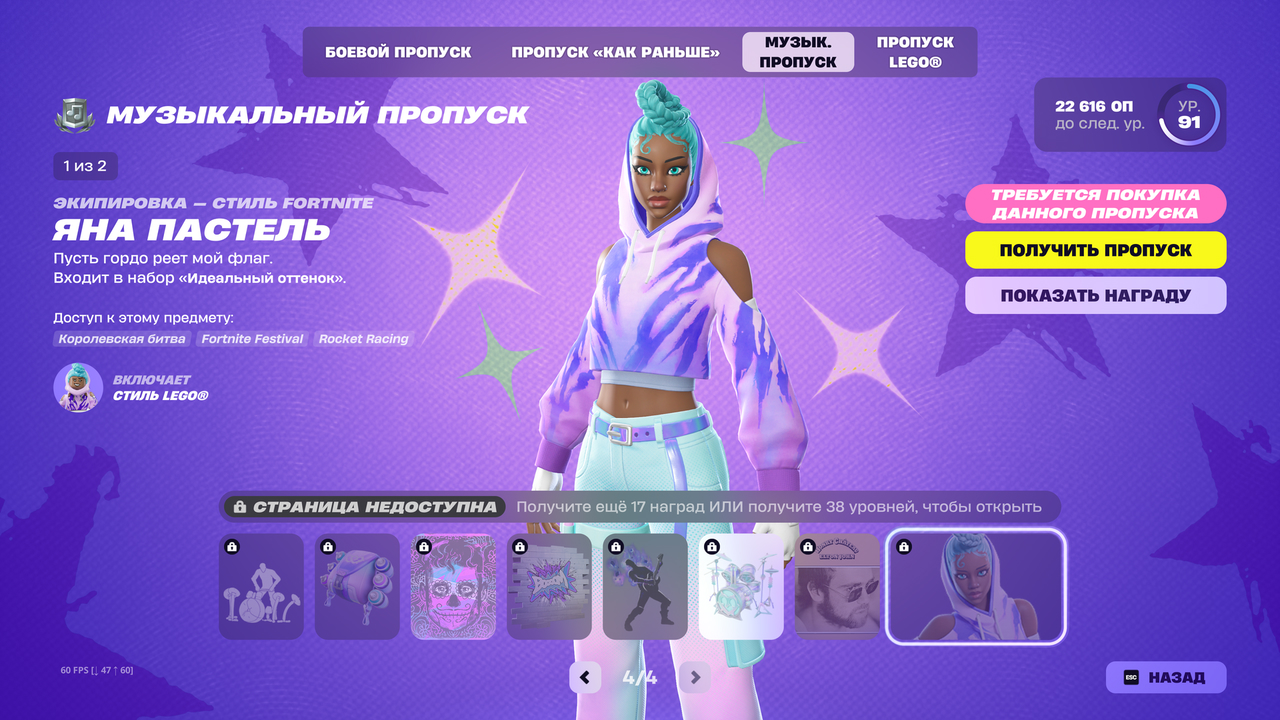Pick the Boom graffiti spray reward
The width and height of the screenshot is (1280, 720).
tap(549, 587)
